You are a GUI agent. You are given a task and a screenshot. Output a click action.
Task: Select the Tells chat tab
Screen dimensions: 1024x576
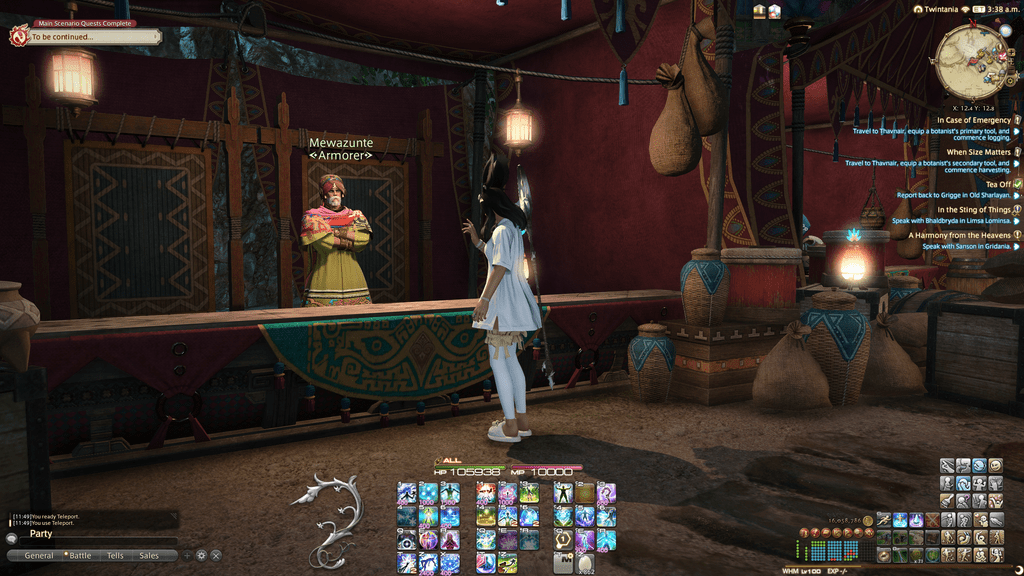point(115,555)
